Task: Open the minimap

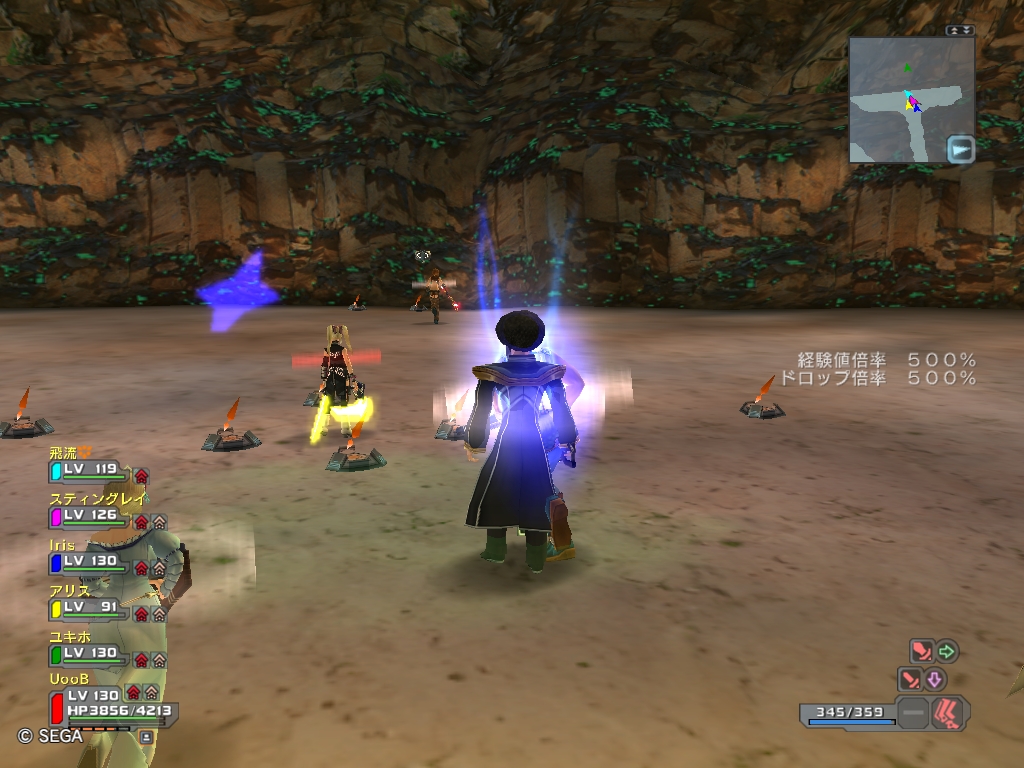Action: point(910,100)
